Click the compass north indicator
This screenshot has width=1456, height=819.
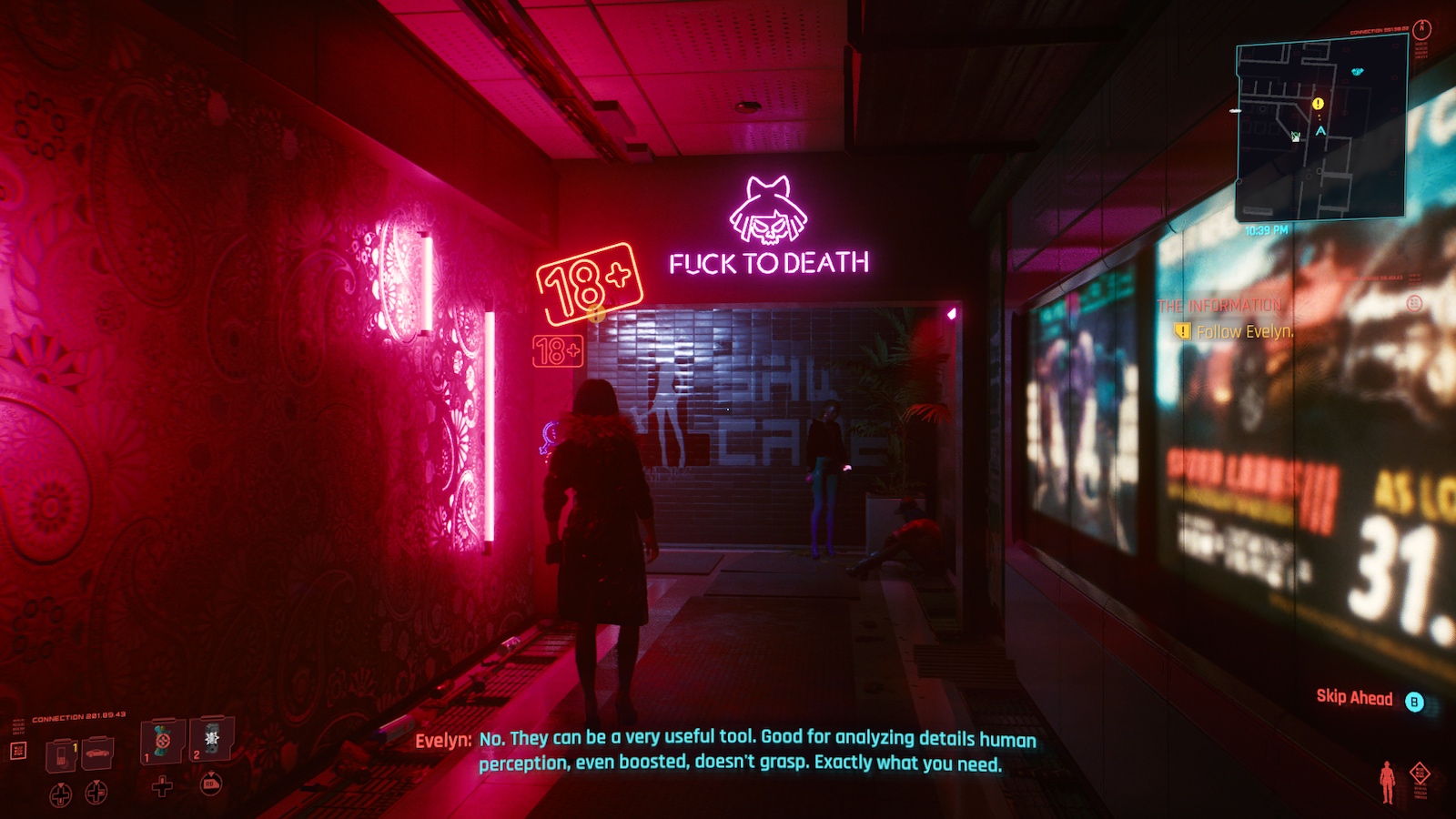click(1422, 29)
